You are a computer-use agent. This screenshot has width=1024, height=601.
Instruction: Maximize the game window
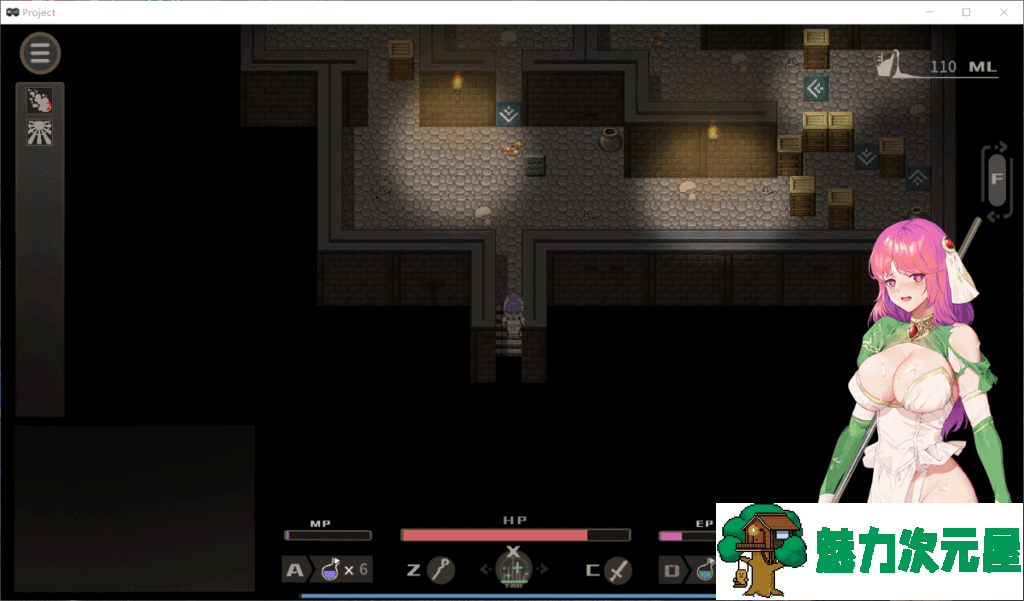(966, 12)
